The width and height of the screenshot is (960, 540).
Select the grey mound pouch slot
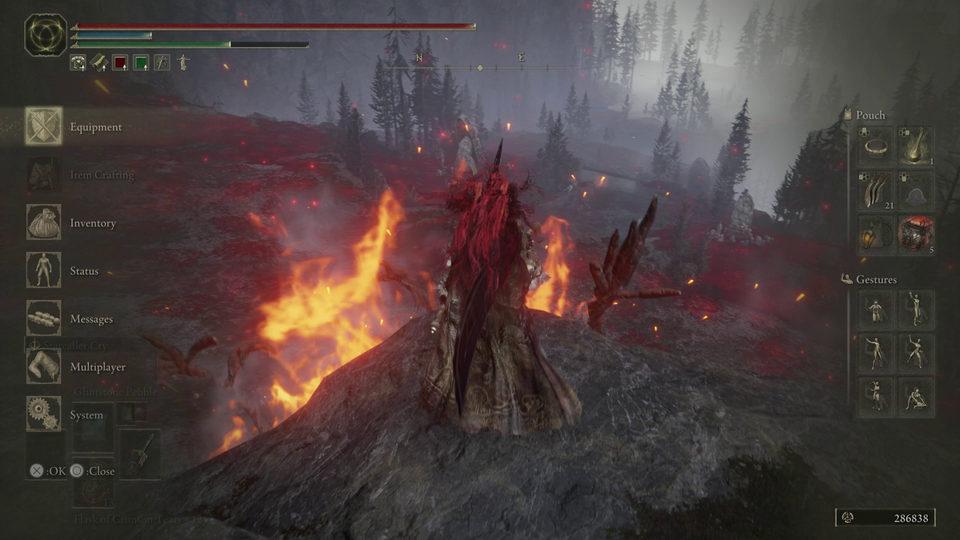click(916, 190)
